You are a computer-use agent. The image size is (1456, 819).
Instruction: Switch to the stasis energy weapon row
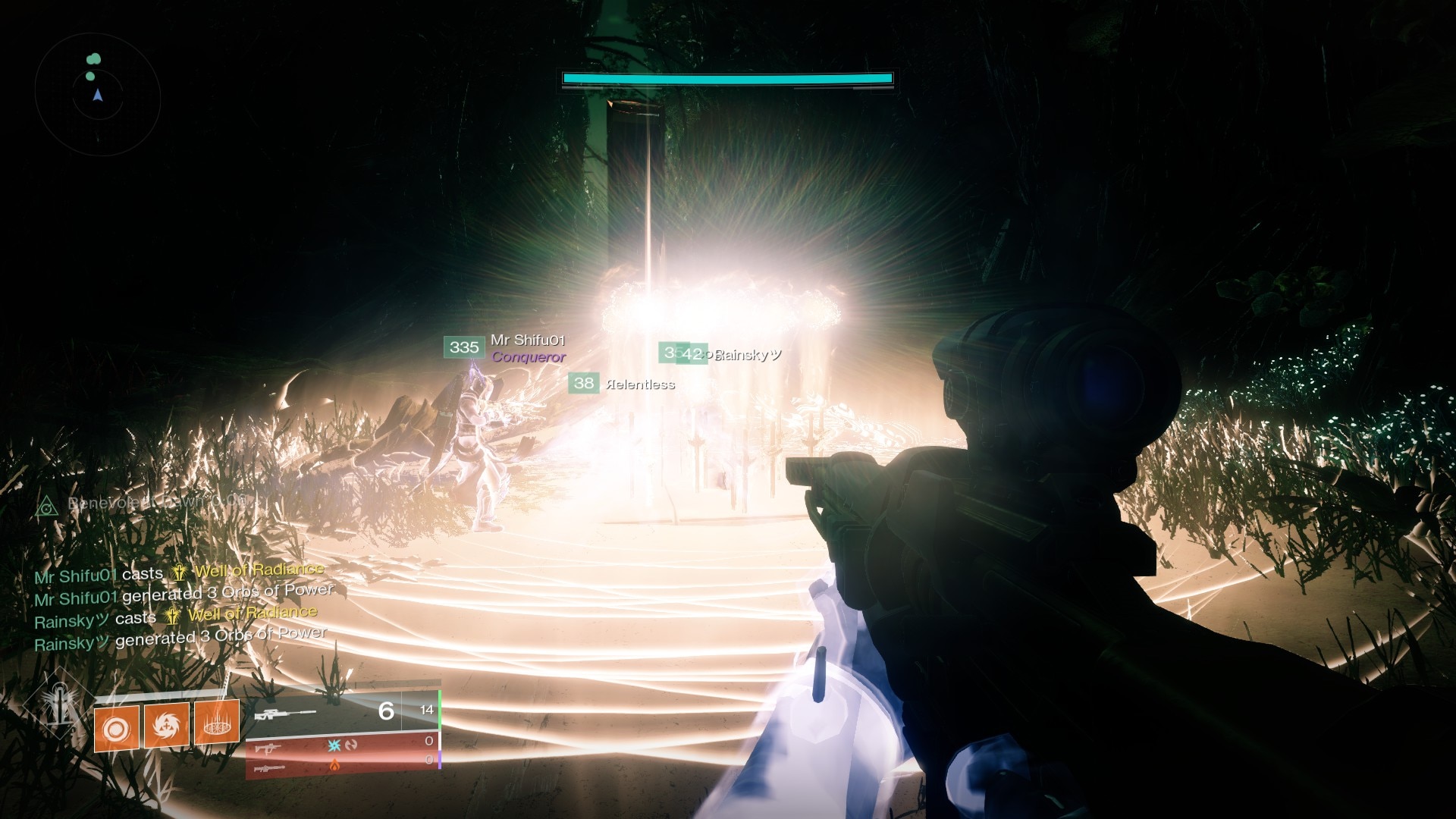(343, 746)
